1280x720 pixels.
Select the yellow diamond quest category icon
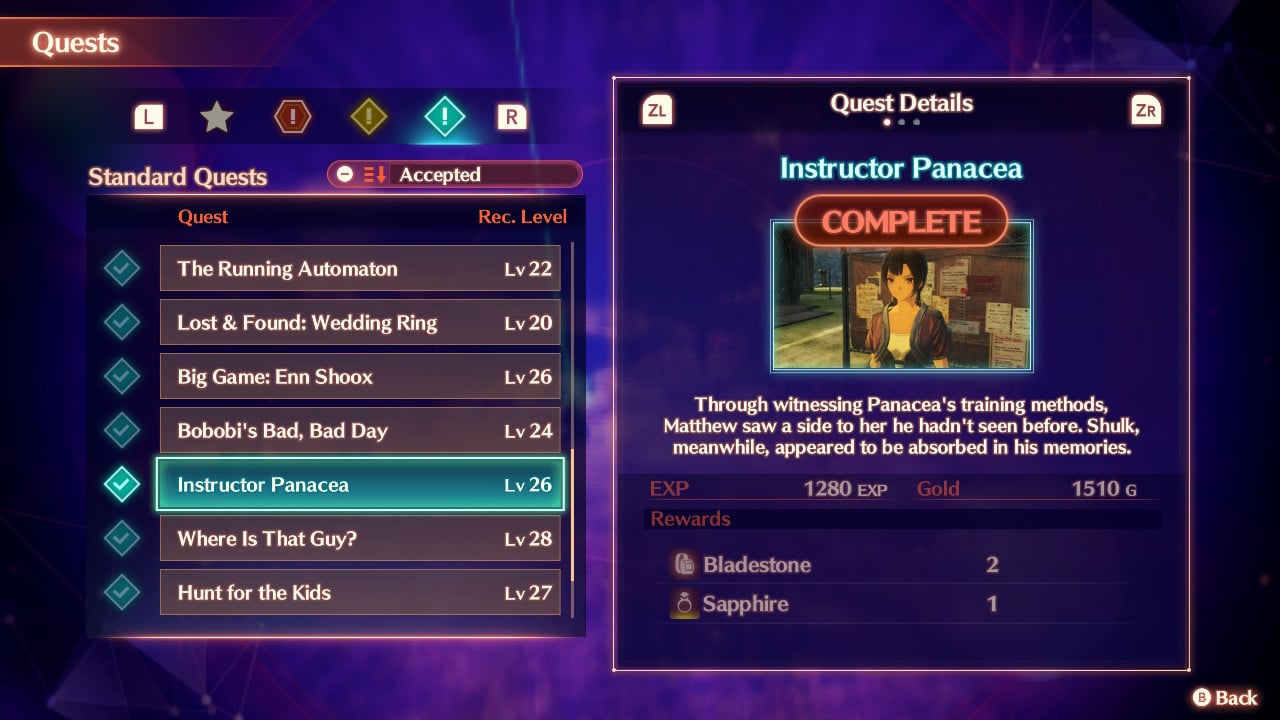click(x=371, y=115)
